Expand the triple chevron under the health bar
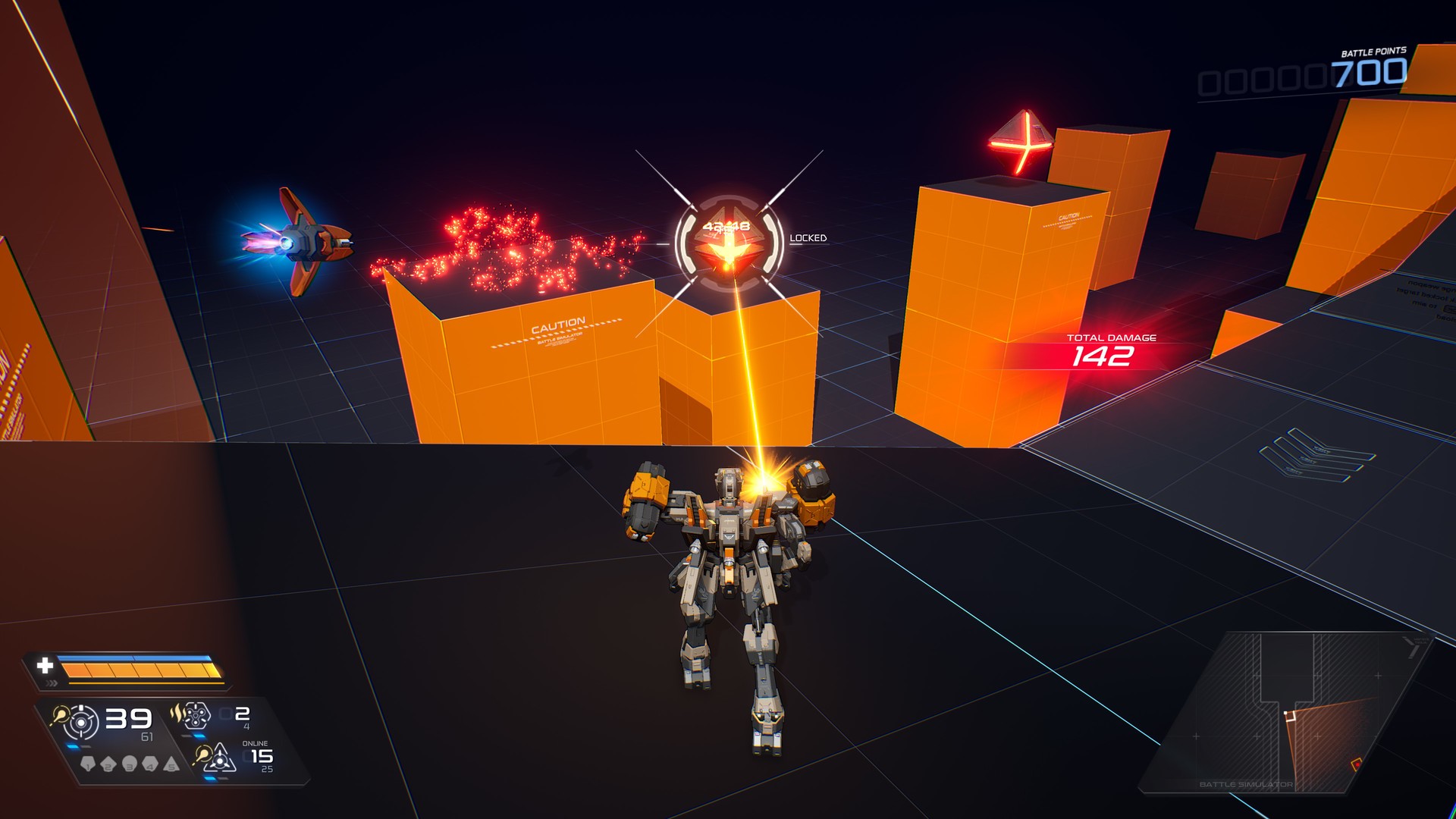The width and height of the screenshot is (1456, 819). coord(52,682)
